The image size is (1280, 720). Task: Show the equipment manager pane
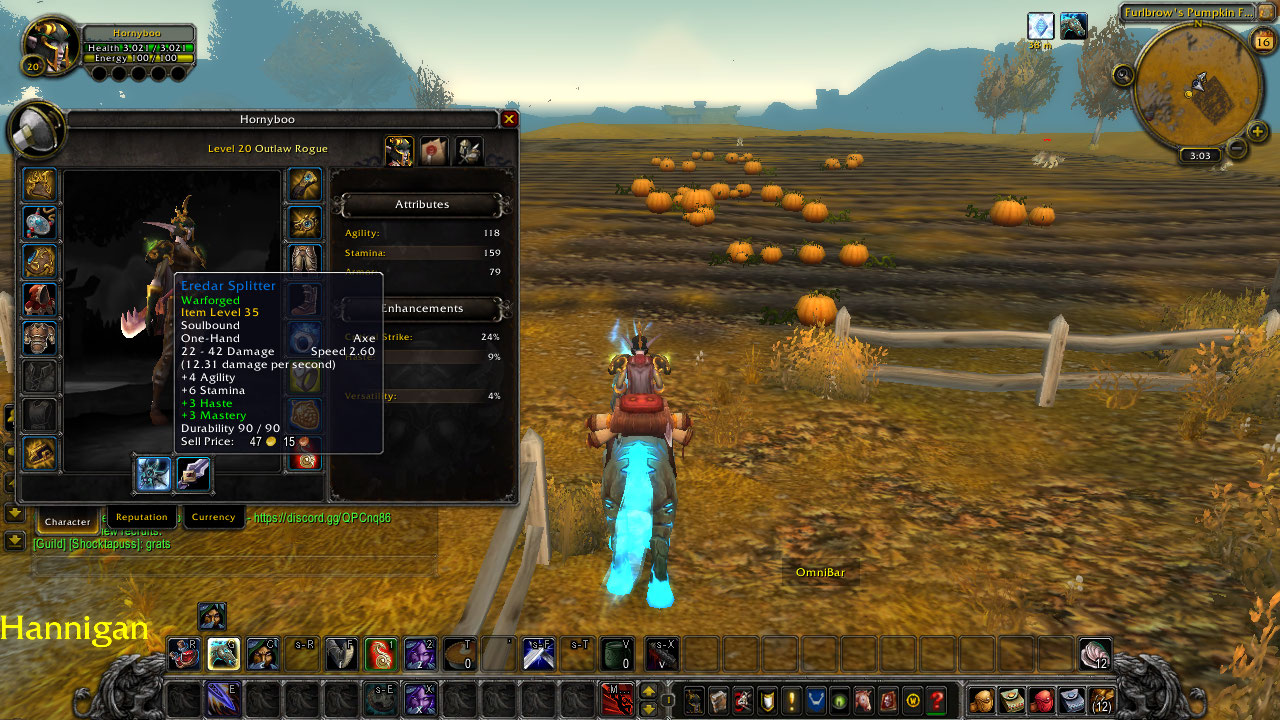click(469, 151)
